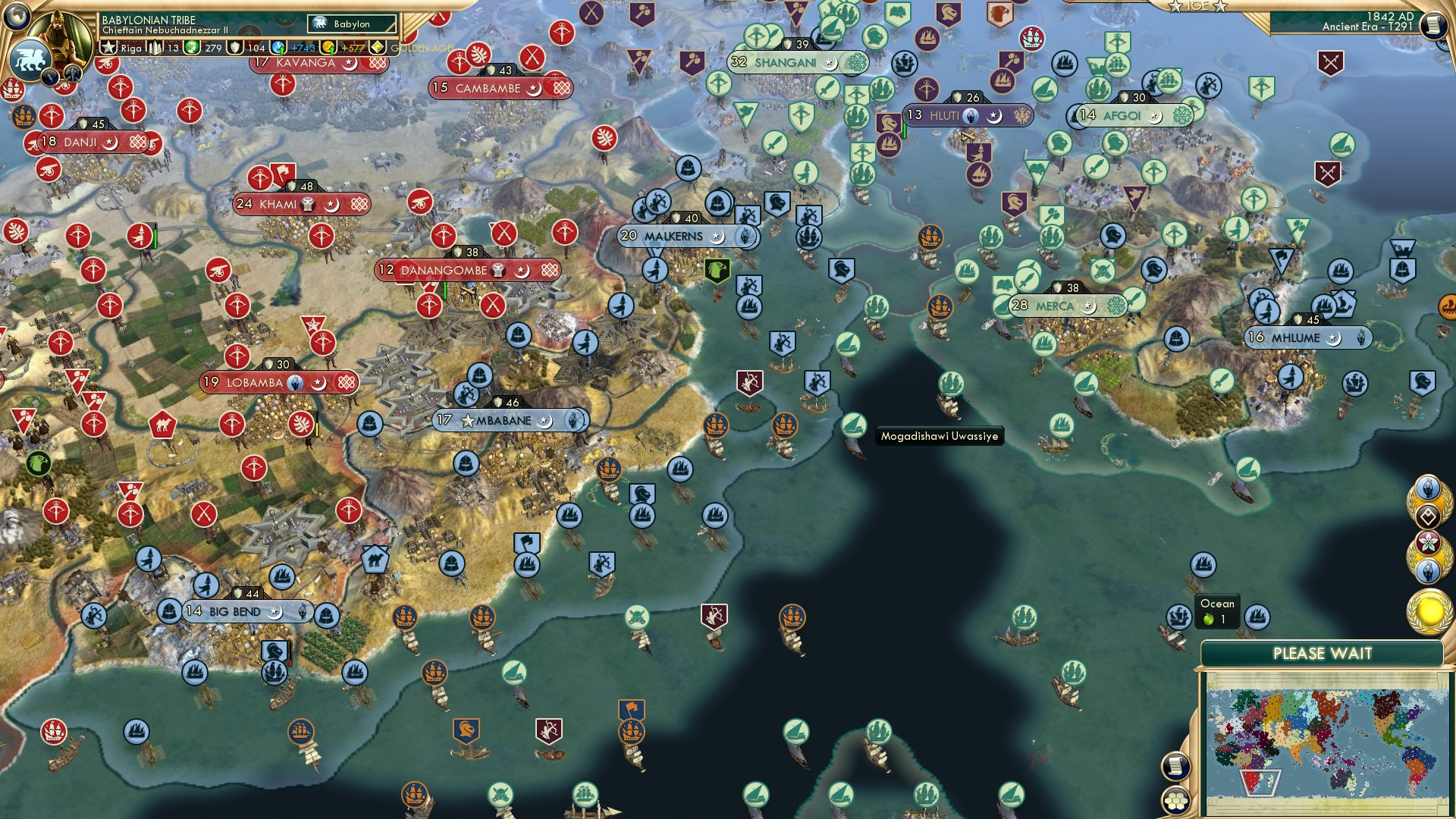Image resolution: width=1456 pixels, height=819 pixels.
Task: Click the gold coin treasury icon
Action: (x=327, y=48)
